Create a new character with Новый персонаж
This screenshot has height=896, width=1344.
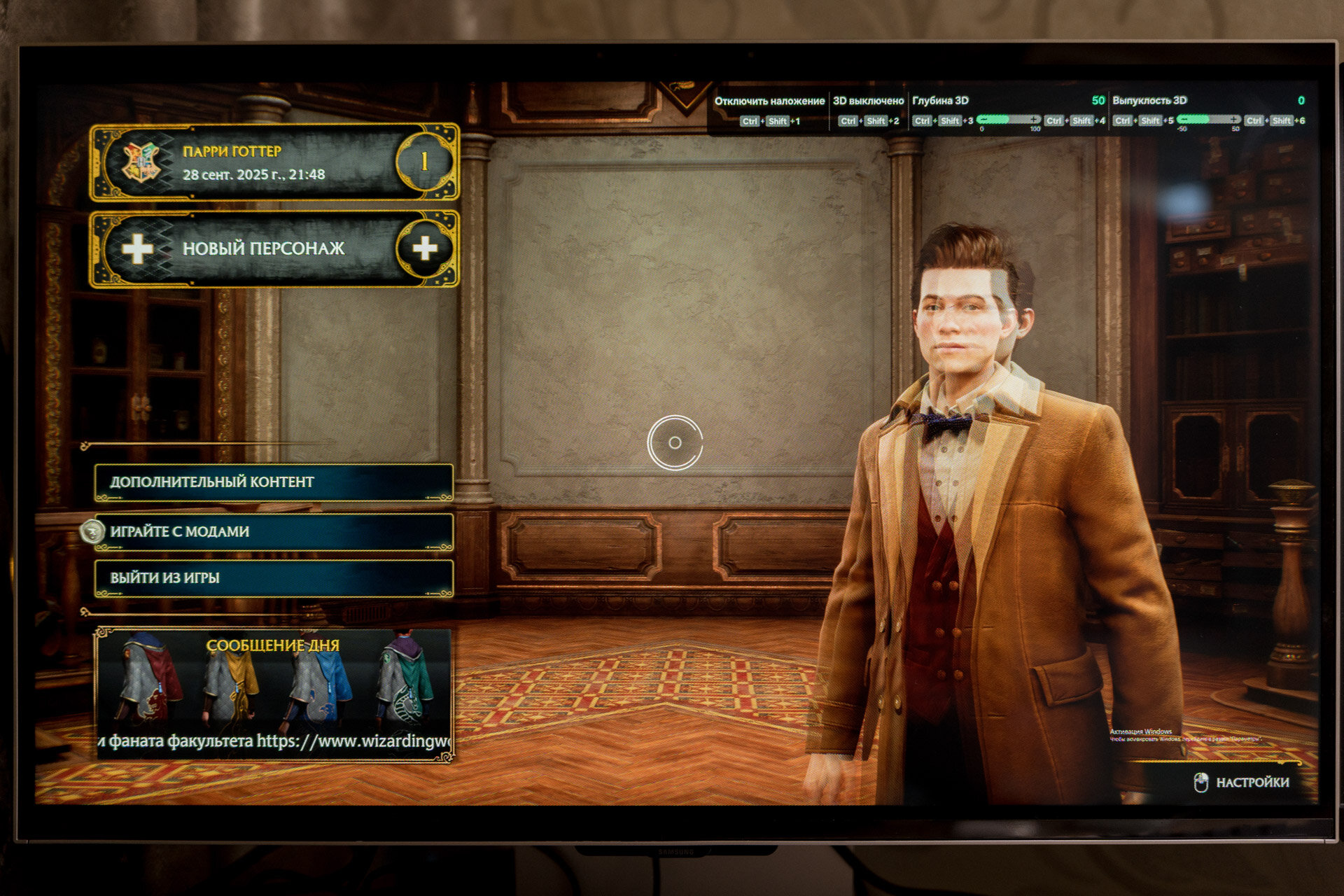point(274,248)
